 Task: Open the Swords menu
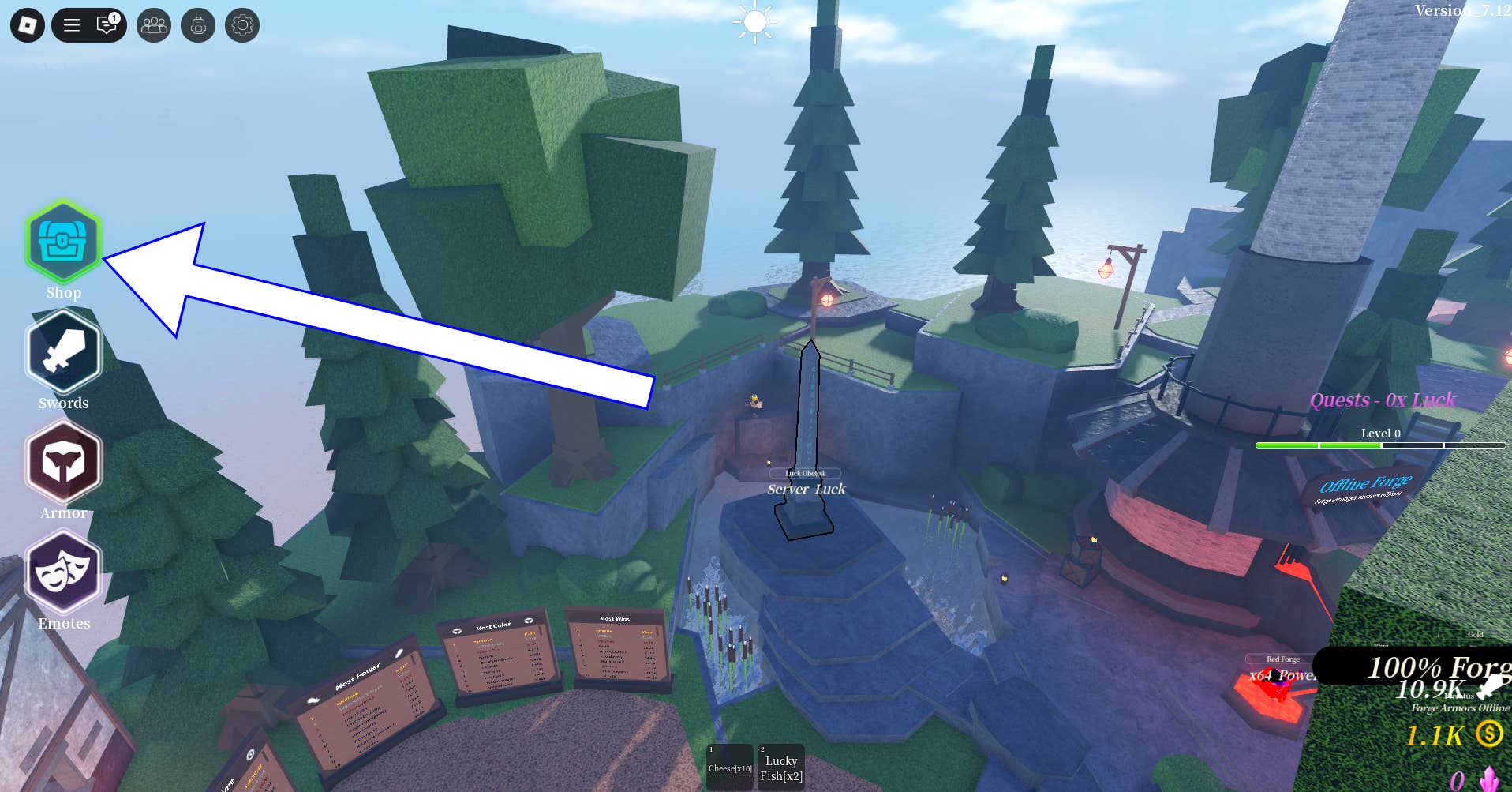tap(63, 351)
